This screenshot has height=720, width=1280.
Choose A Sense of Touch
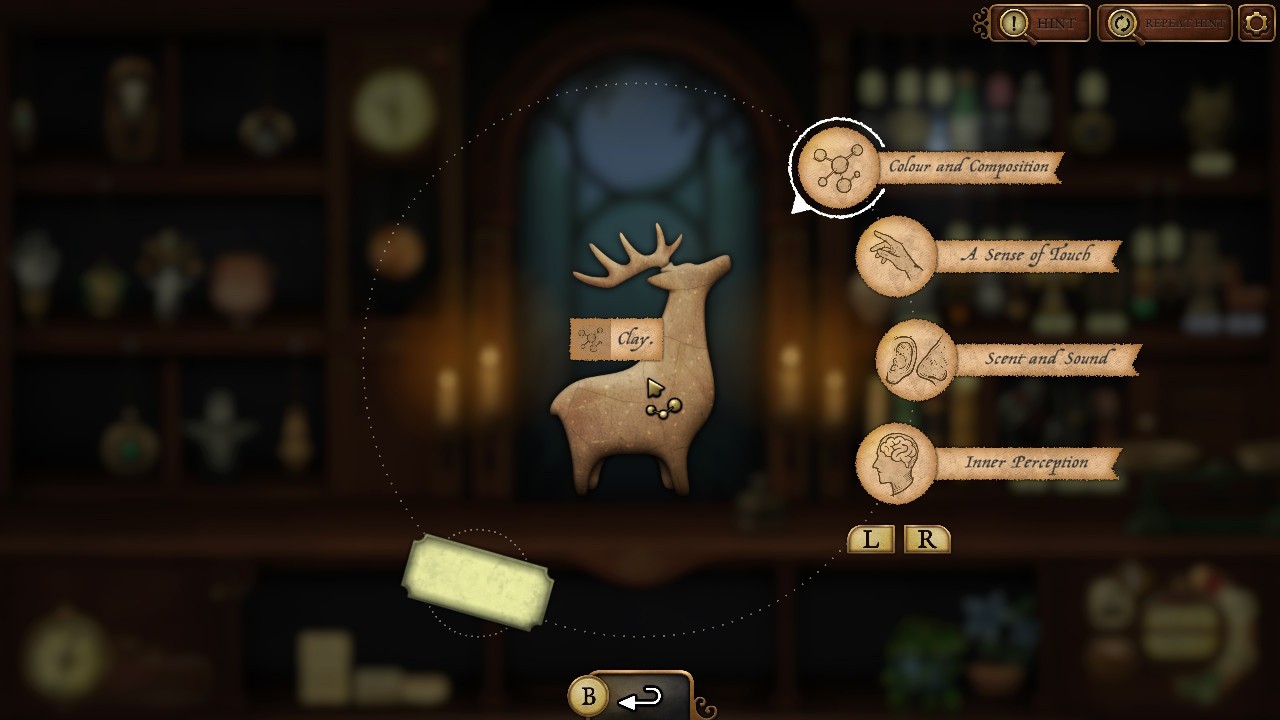pyautogui.click(x=895, y=256)
